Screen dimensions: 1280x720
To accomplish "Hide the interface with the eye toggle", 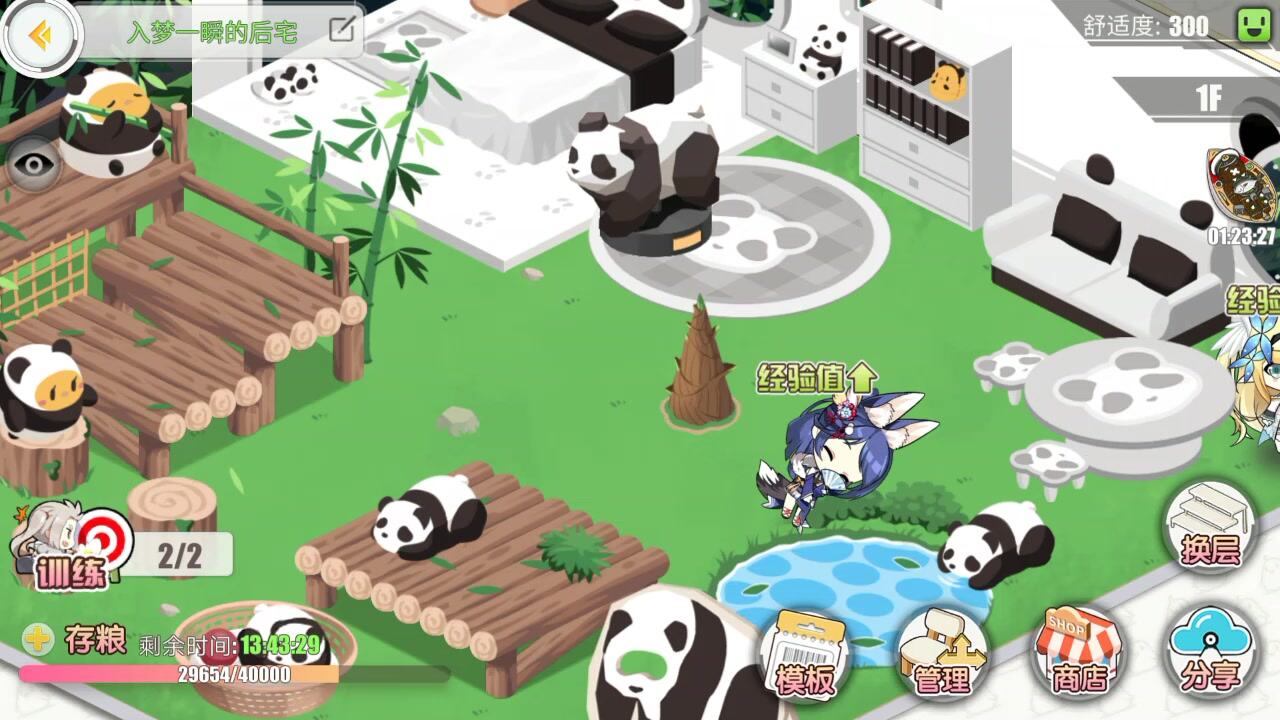I will 33,163.
